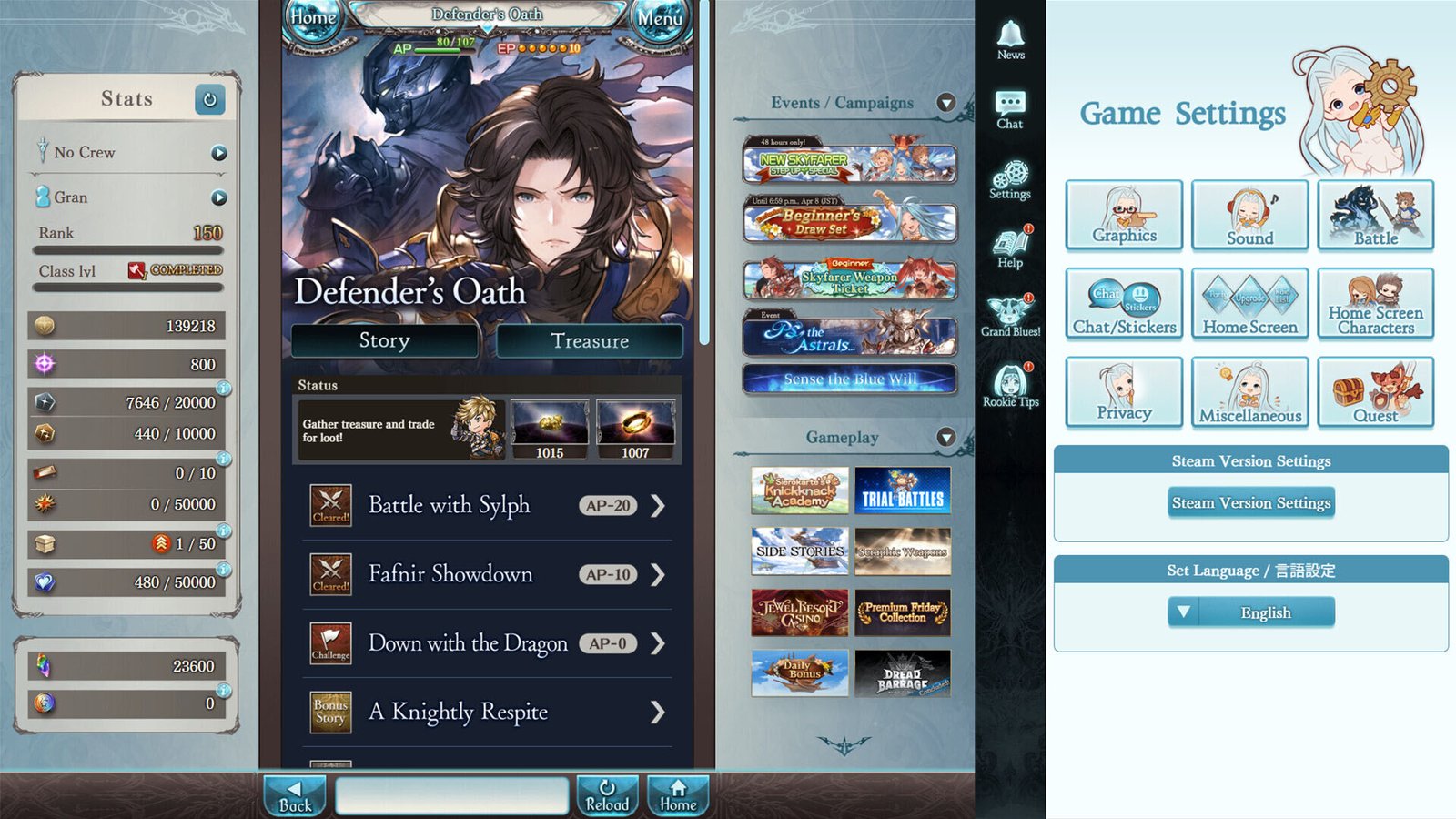1456x819 pixels.
Task: Collapse the Gameplay section
Action: point(946,438)
